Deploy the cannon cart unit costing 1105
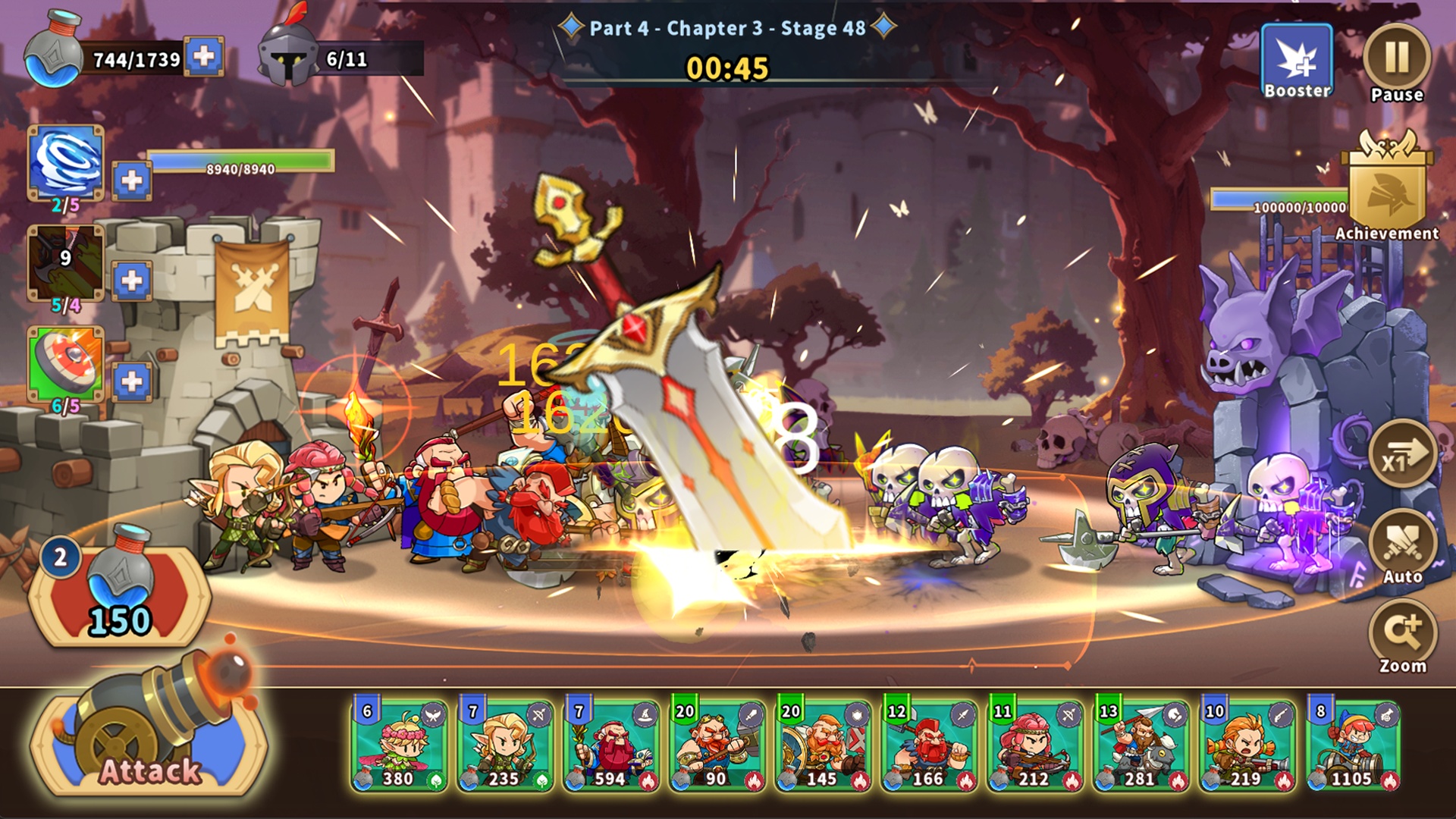The height and width of the screenshot is (819, 1456). pos(1354,746)
